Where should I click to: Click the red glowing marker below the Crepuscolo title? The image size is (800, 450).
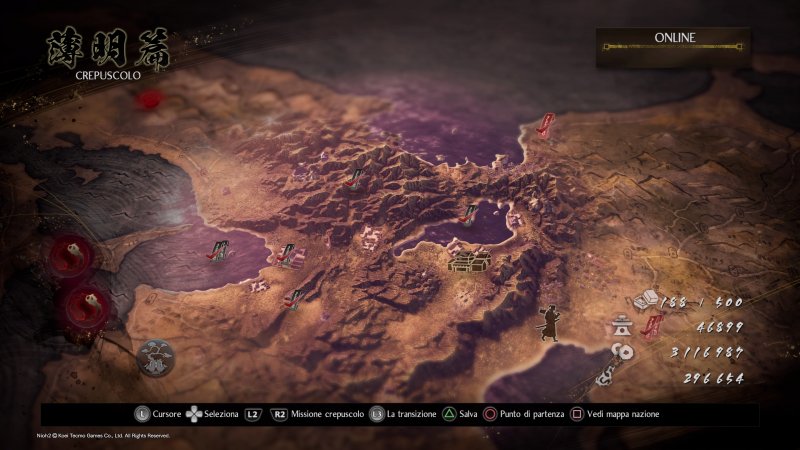150,99
